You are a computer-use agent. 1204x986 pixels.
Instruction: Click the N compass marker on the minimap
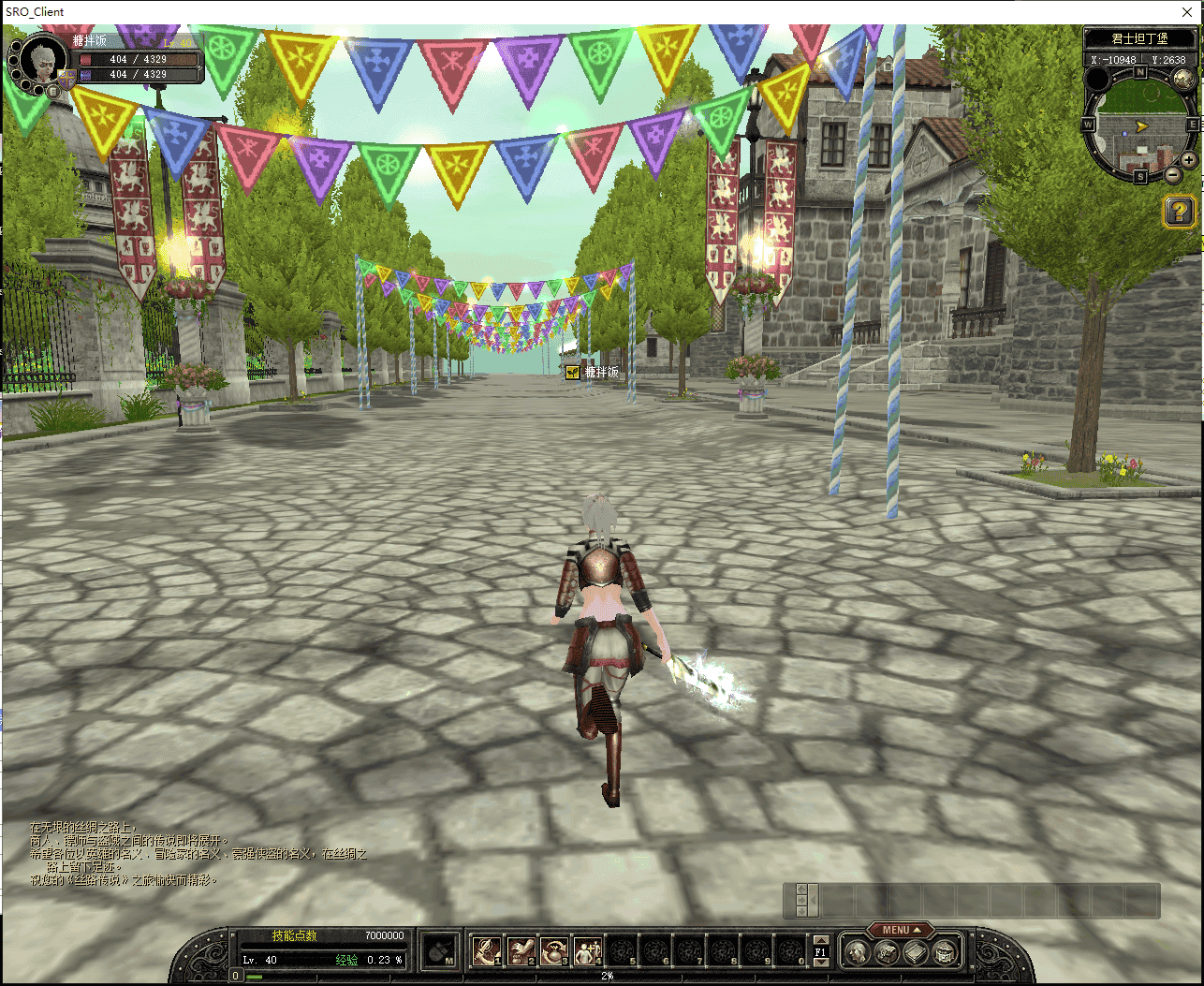point(1140,73)
